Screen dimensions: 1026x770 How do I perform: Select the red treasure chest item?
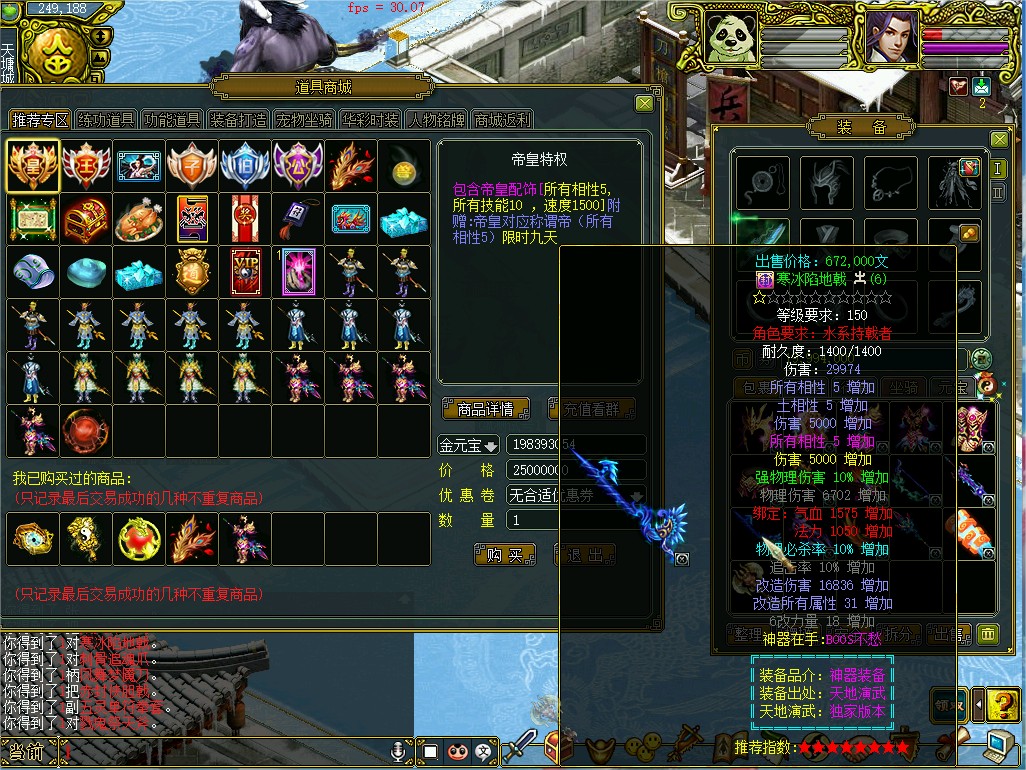click(x=86, y=219)
